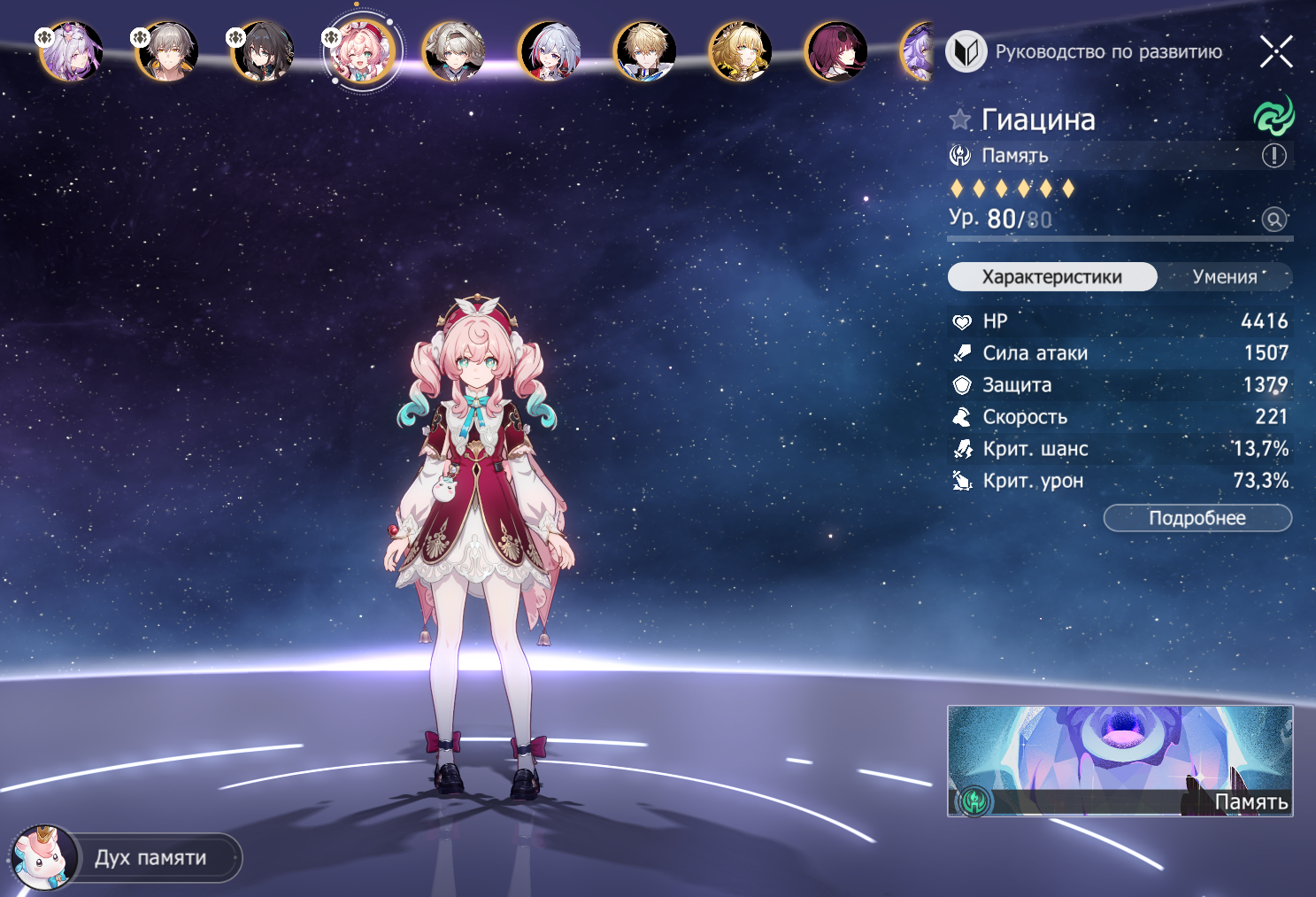The height and width of the screenshot is (897, 1316).
Task: Select the dark red-haired character portrait
Action: (x=836, y=51)
